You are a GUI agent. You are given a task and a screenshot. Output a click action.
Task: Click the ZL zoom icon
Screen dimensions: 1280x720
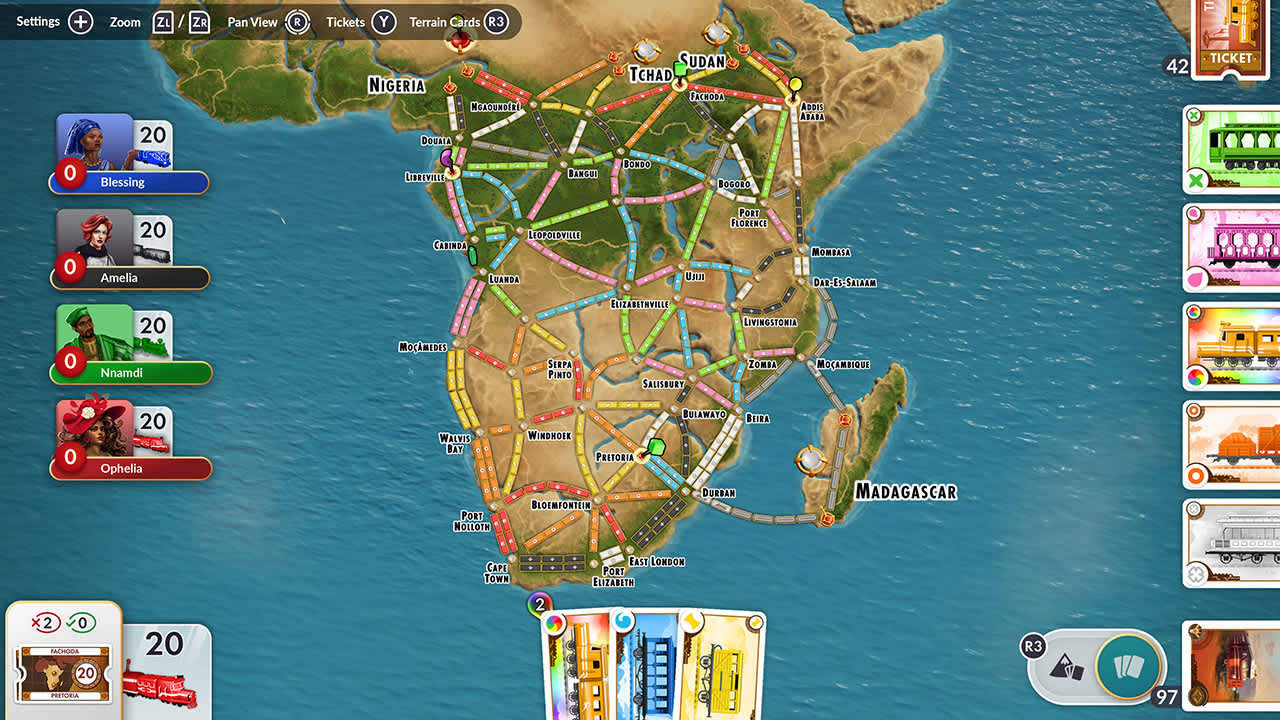pos(163,21)
